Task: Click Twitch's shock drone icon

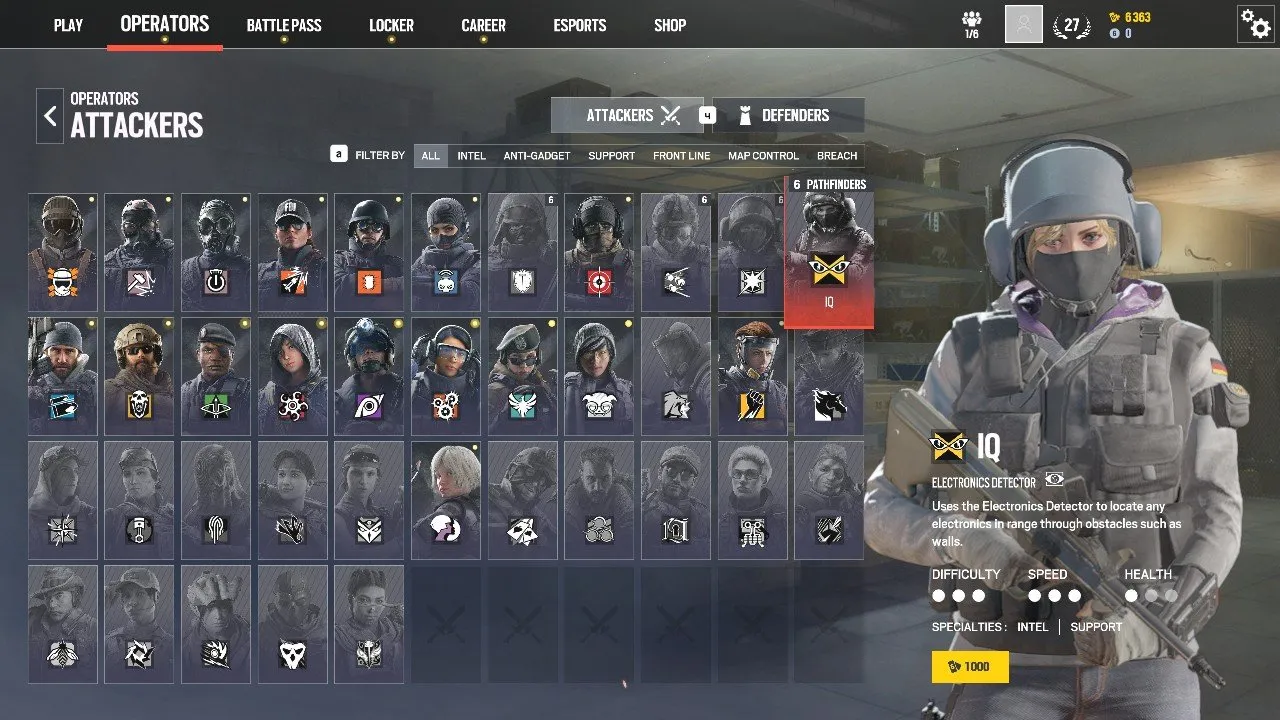Action: pyautogui.click(x=446, y=280)
